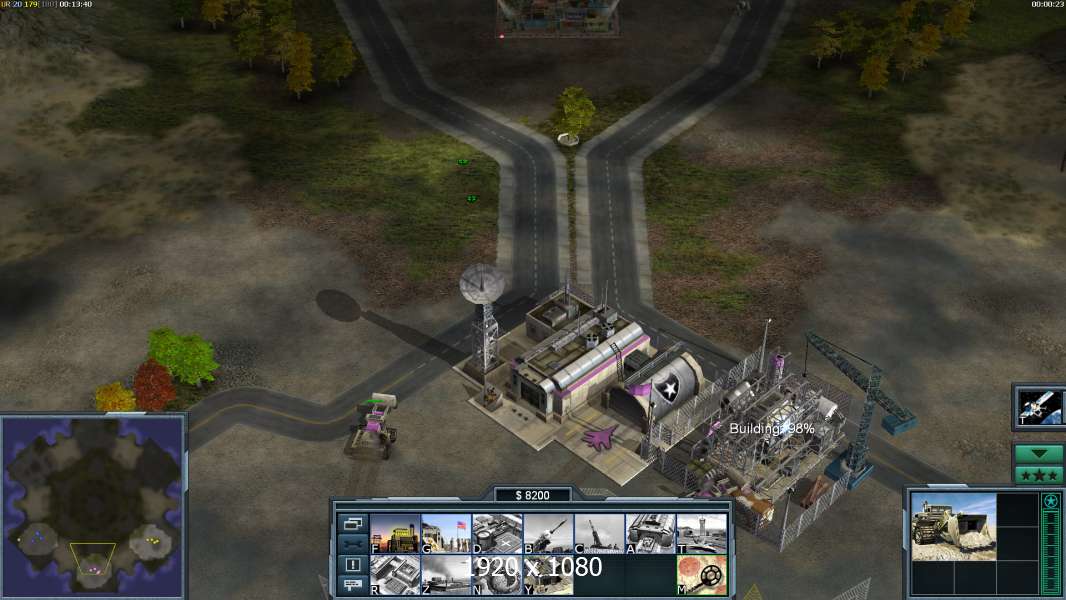The width and height of the screenshot is (1066, 600).
Task: Open the satellite special power shortcut
Action: tap(1040, 407)
